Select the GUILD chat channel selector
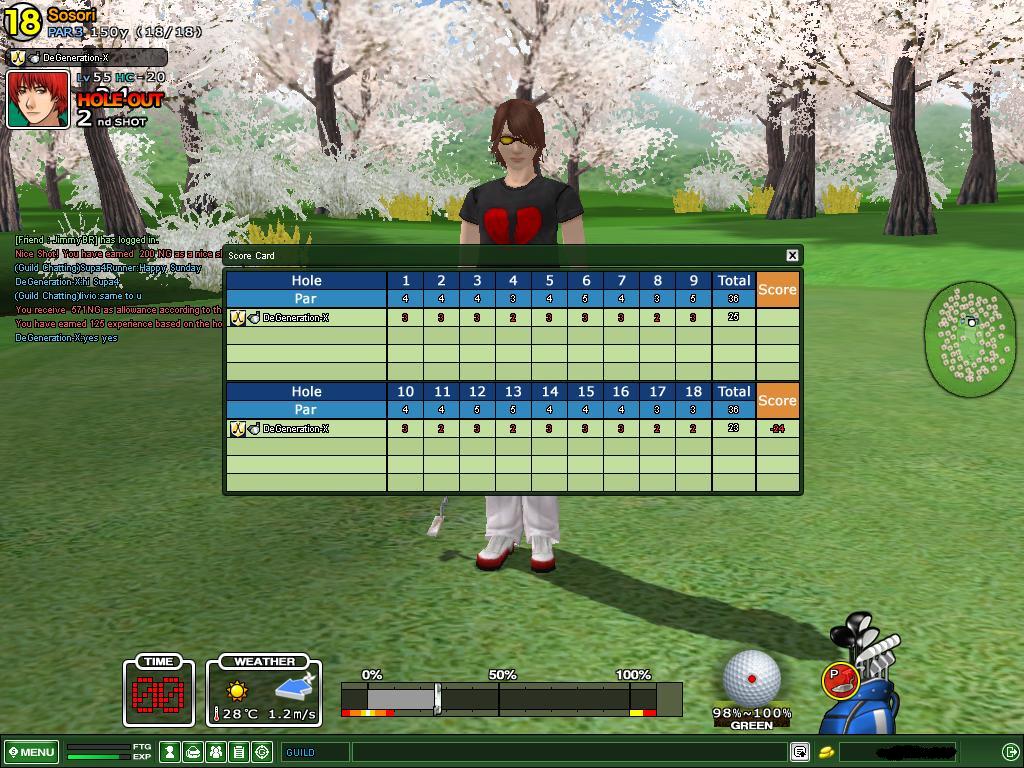The height and width of the screenshot is (768, 1024). click(x=315, y=752)
